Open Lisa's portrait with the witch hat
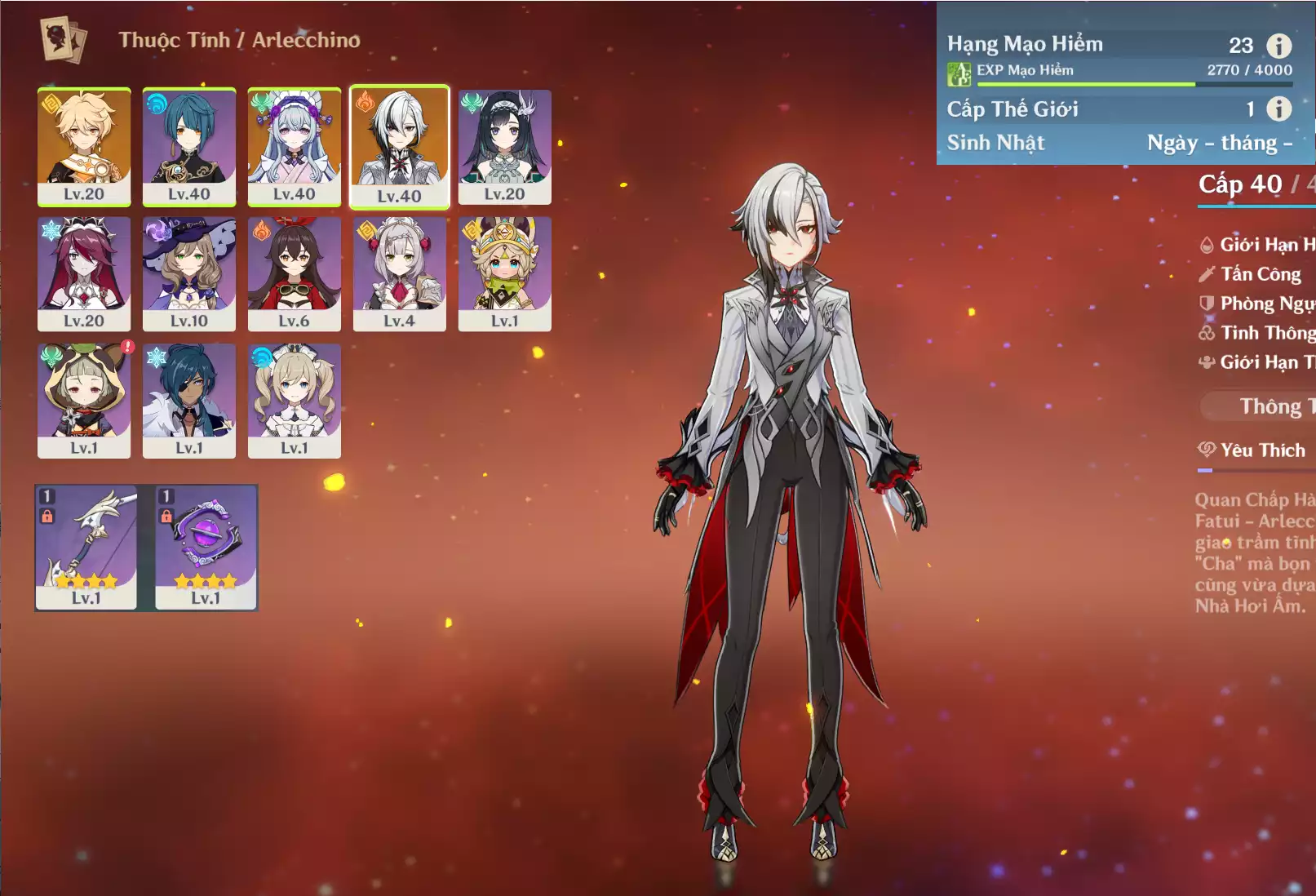This screenshot has height=896, width=1316. (x=189, y=273)
